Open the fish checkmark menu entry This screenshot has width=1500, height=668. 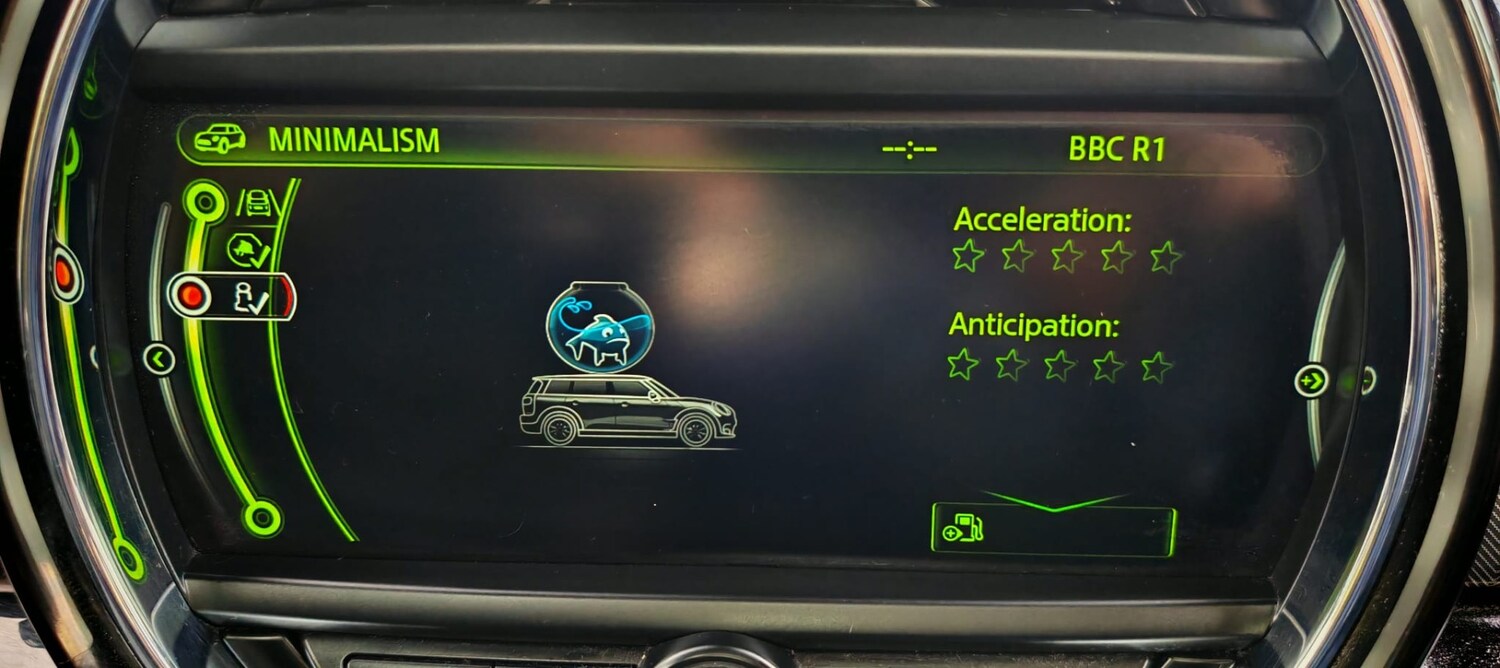click(x=247, y=250)
